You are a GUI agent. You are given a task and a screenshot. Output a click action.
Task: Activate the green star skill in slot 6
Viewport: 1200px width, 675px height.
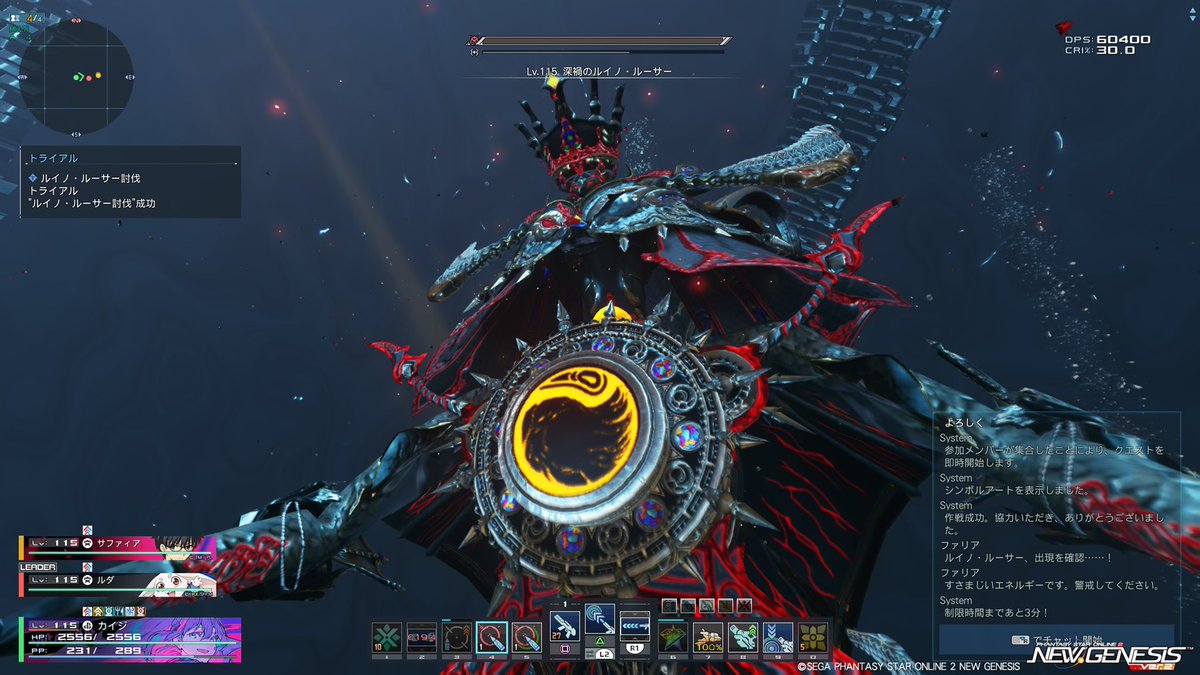(674, 638)
